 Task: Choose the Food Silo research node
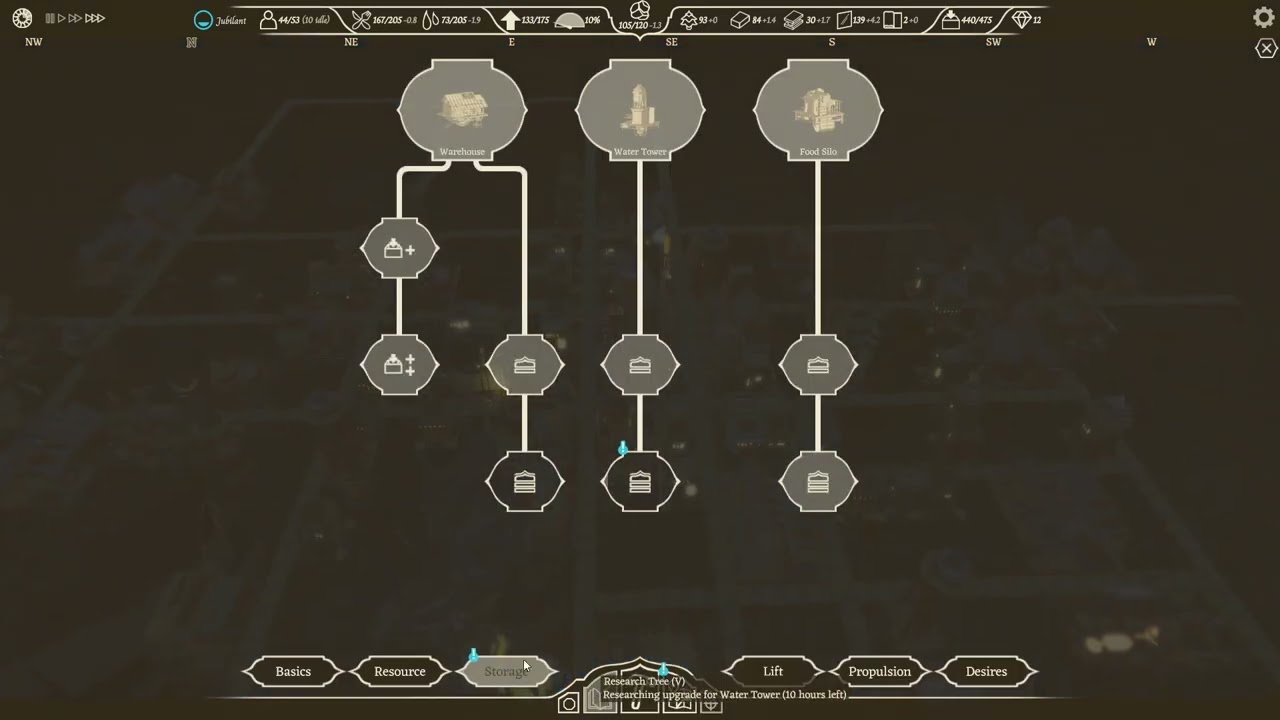point(818,109)
